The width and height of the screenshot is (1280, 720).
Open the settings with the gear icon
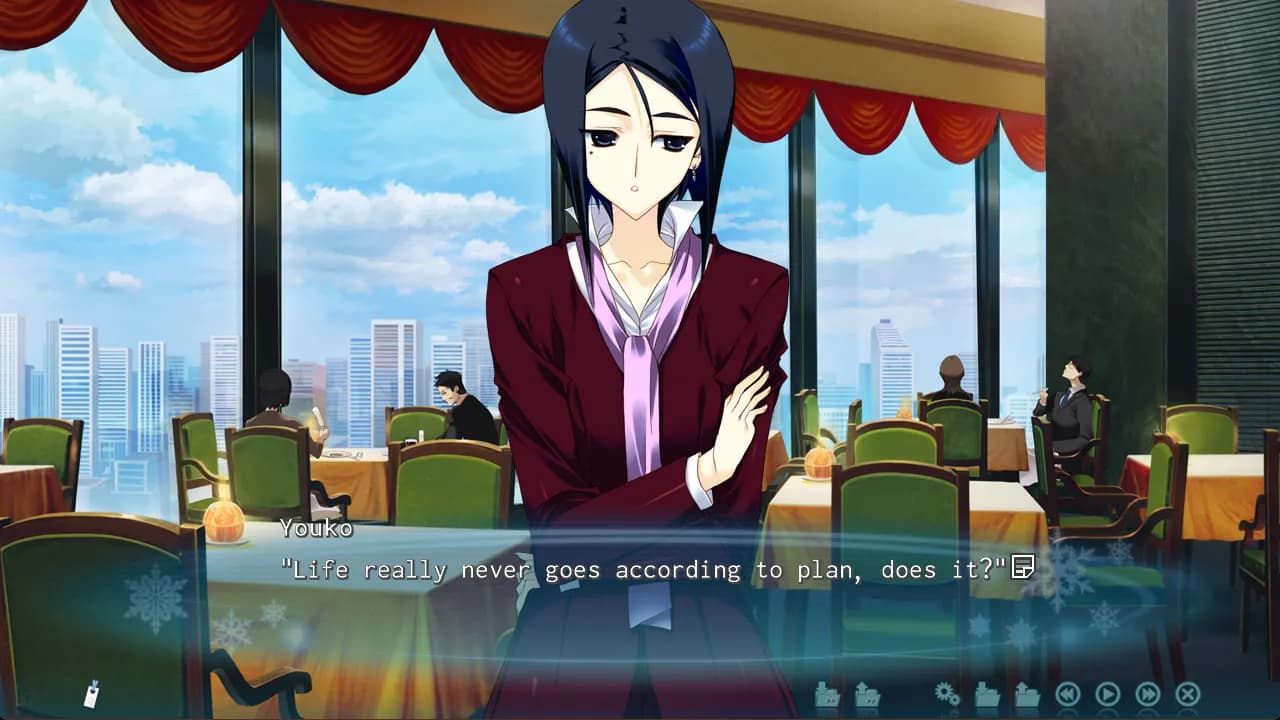[x=946, y=694]
